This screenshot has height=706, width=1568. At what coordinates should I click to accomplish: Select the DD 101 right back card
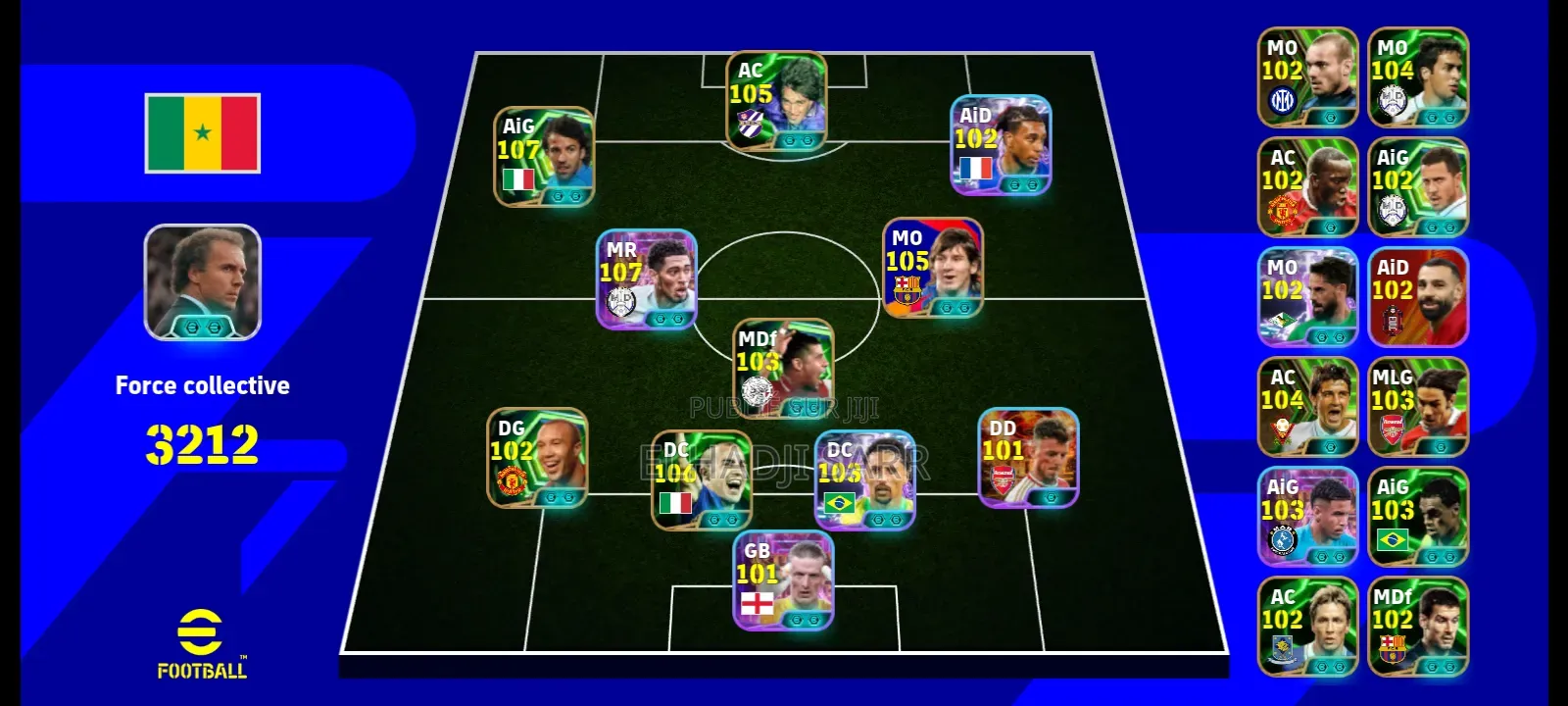tap(1029, 461)
